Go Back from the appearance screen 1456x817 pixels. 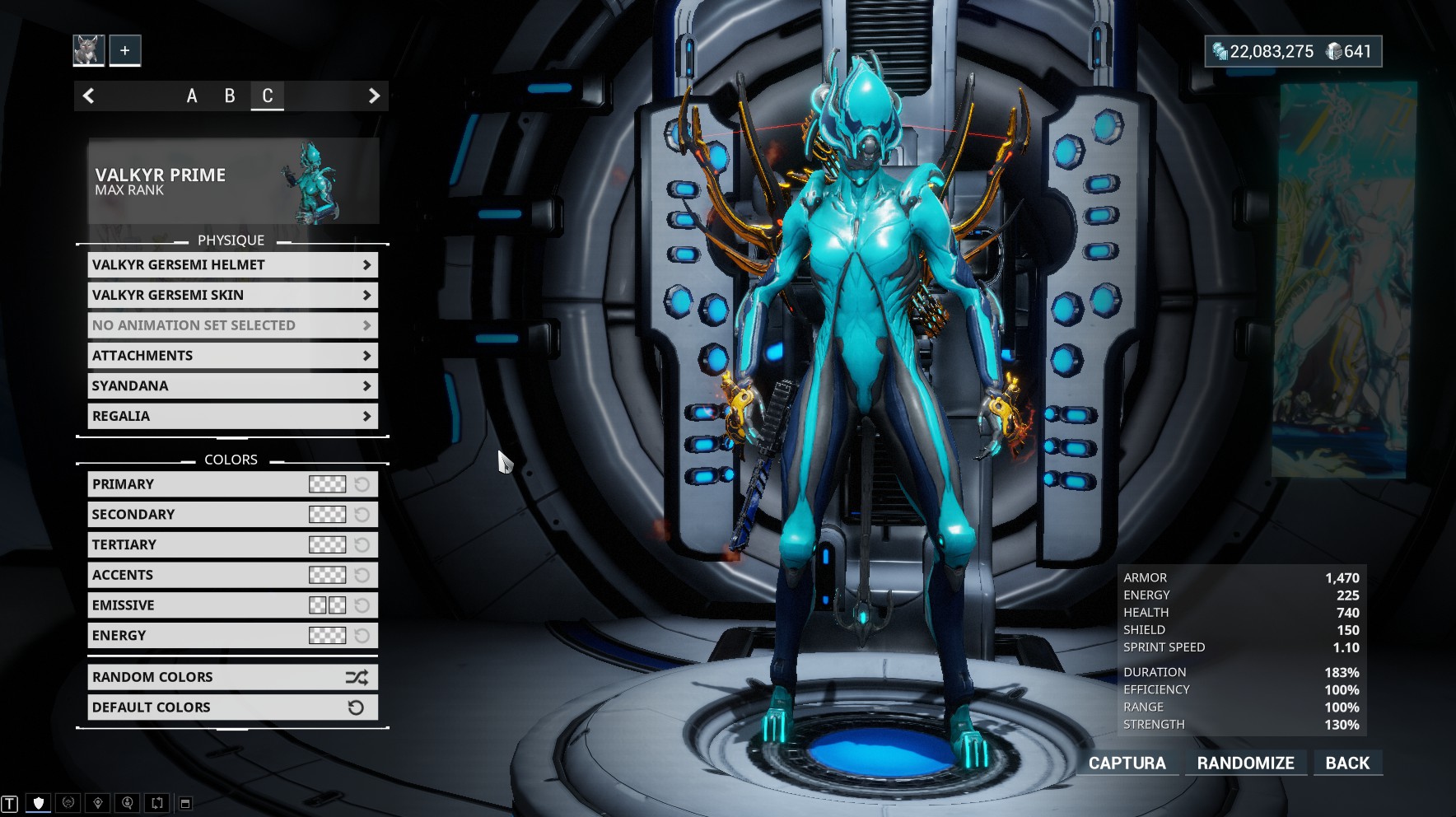pyautogui.click(x=1347, y=763)
